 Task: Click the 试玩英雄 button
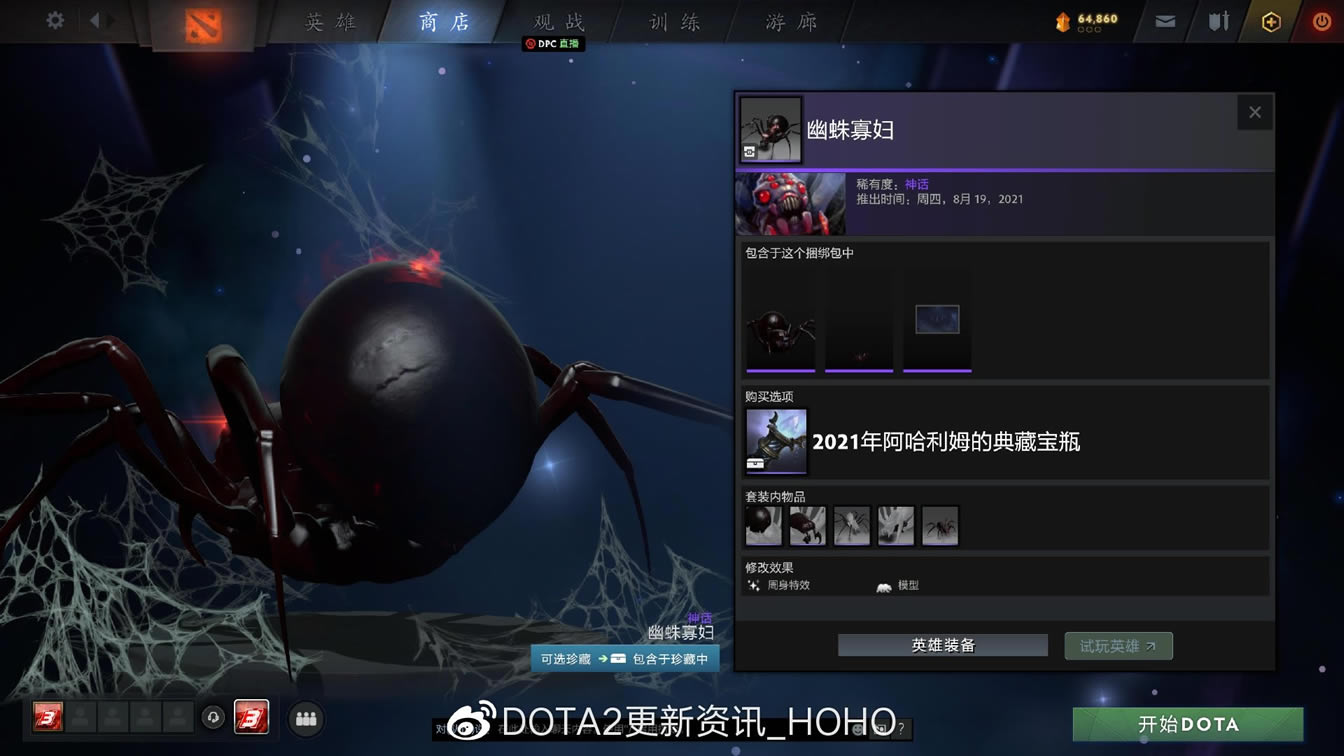tap(1118, 645)
